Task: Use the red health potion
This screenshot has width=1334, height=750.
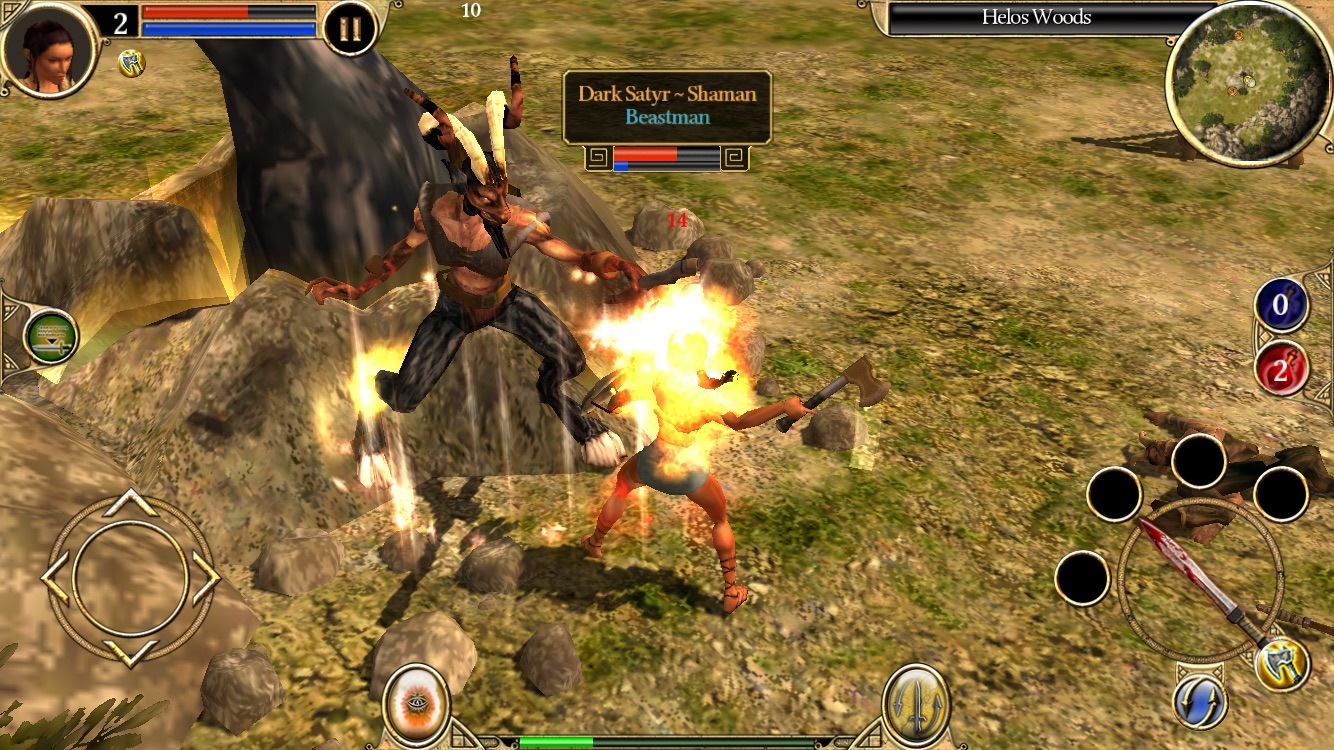Action: coord(1281,368)
